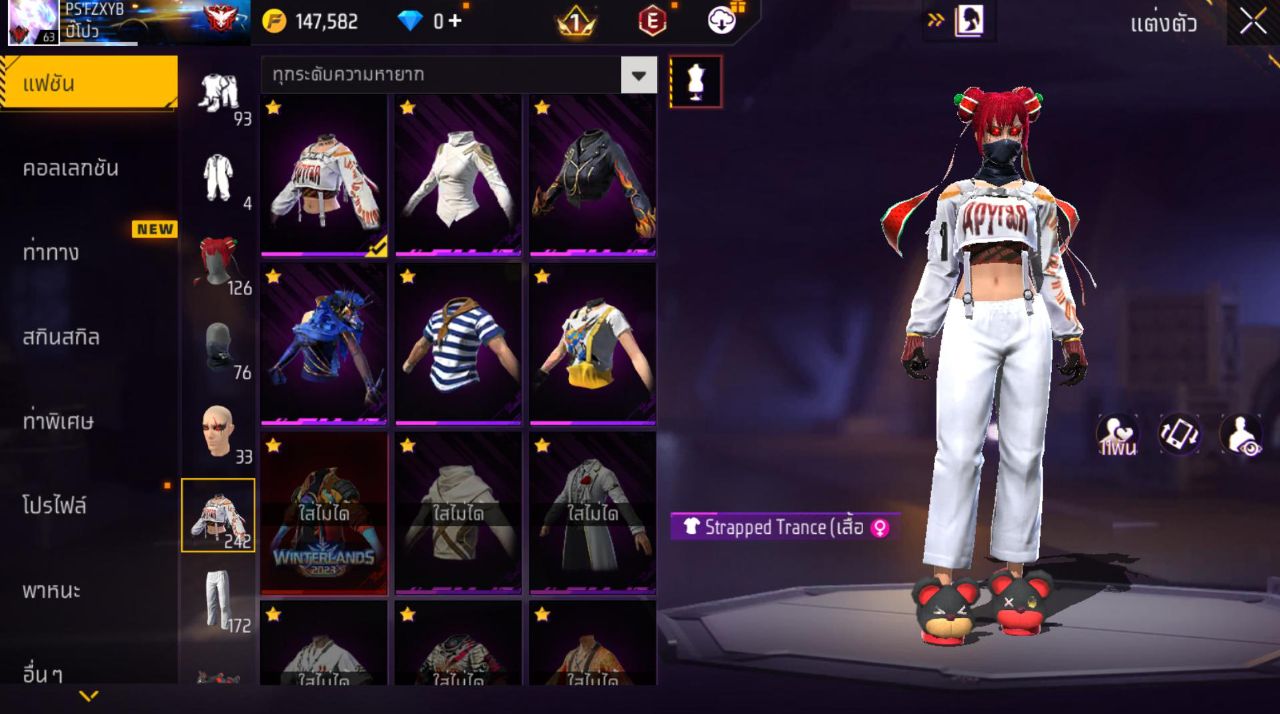
Task: Choose the red hair head category
Action: click(x=217, y=262)
